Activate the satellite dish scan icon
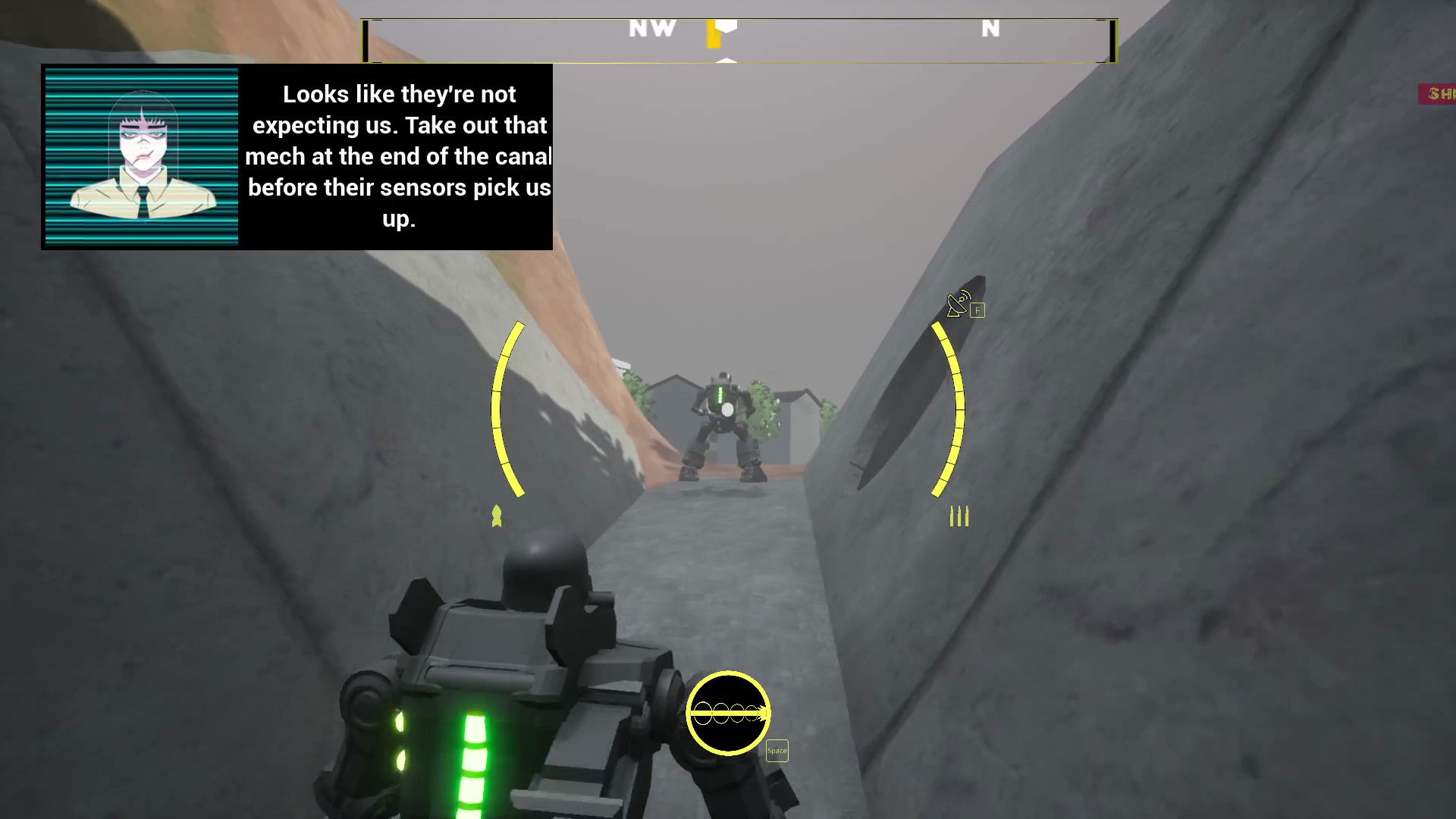Image resolution: width=1456 pixels, height=819 pixels. click(959, 304)
